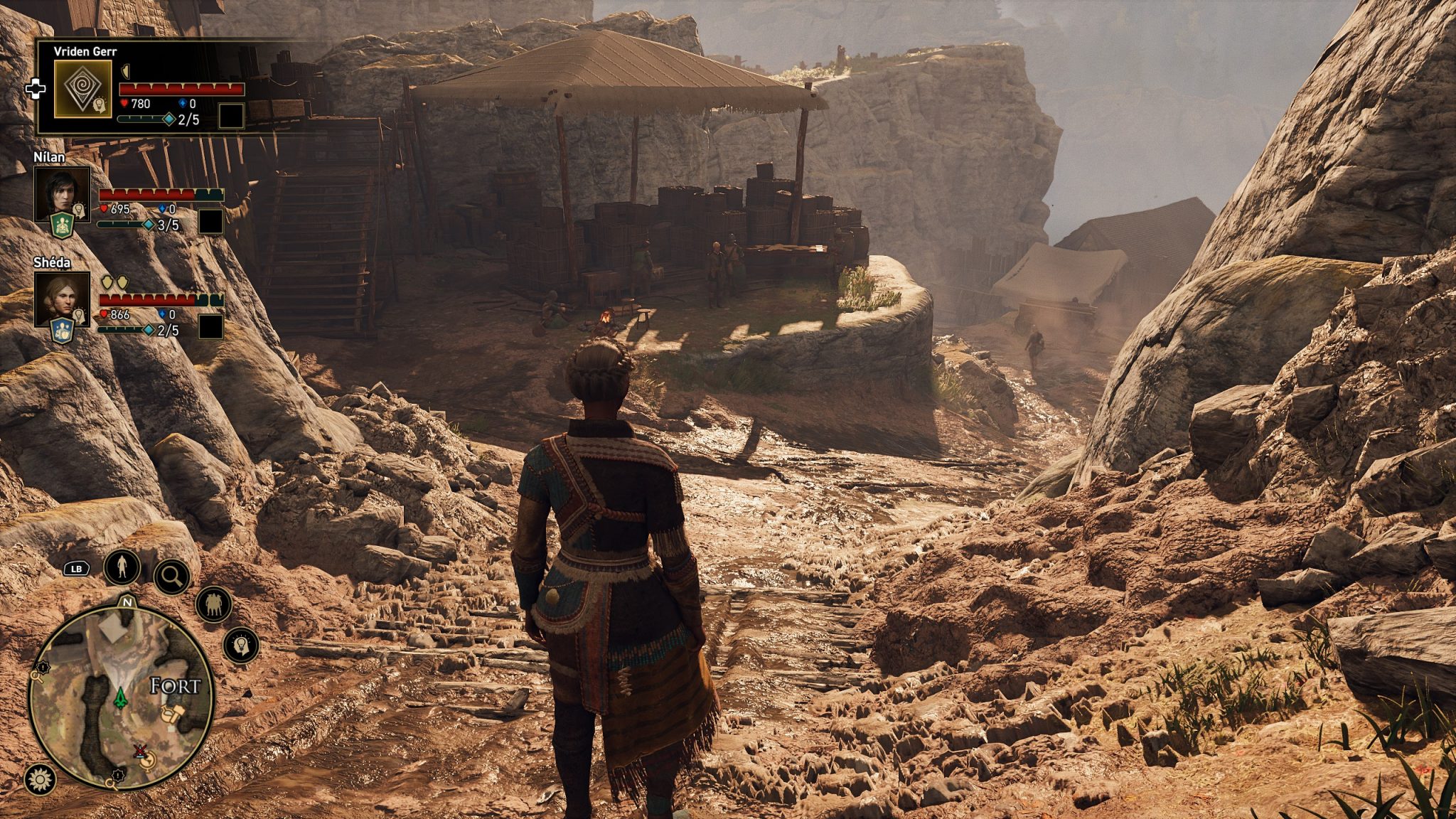This screenshot has height=819, width=1456.
Task: Select Nílan's green class shield badge
Action: tap(63, 225)
